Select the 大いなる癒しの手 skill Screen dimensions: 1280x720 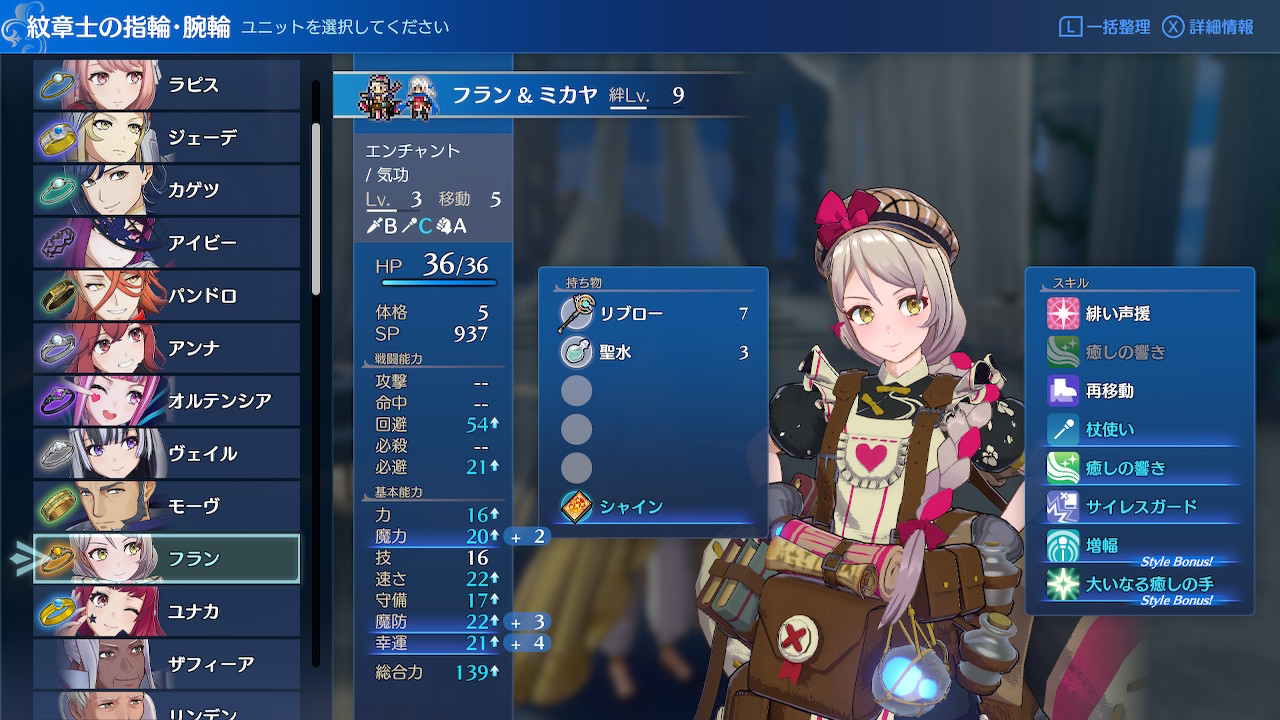tap(1140, 584)
